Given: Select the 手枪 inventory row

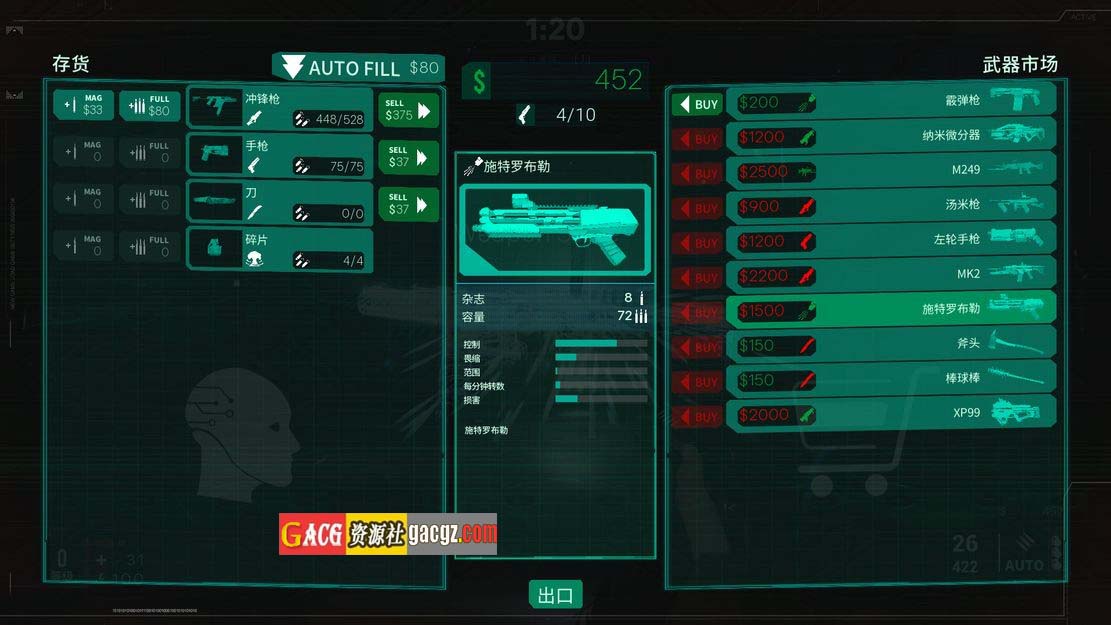Looking at the screenshot, I should coord(280,156).
